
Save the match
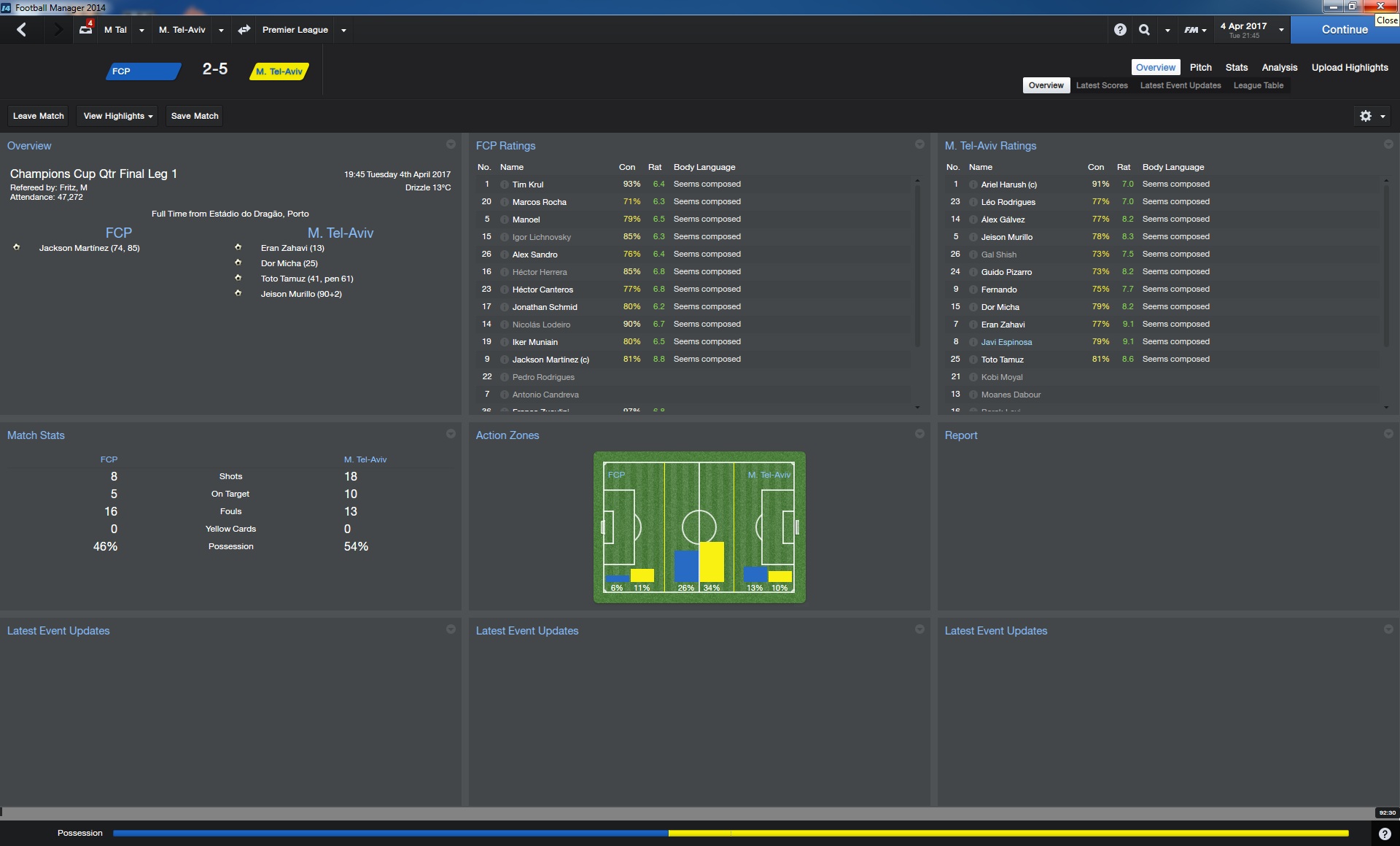point(195,116)
